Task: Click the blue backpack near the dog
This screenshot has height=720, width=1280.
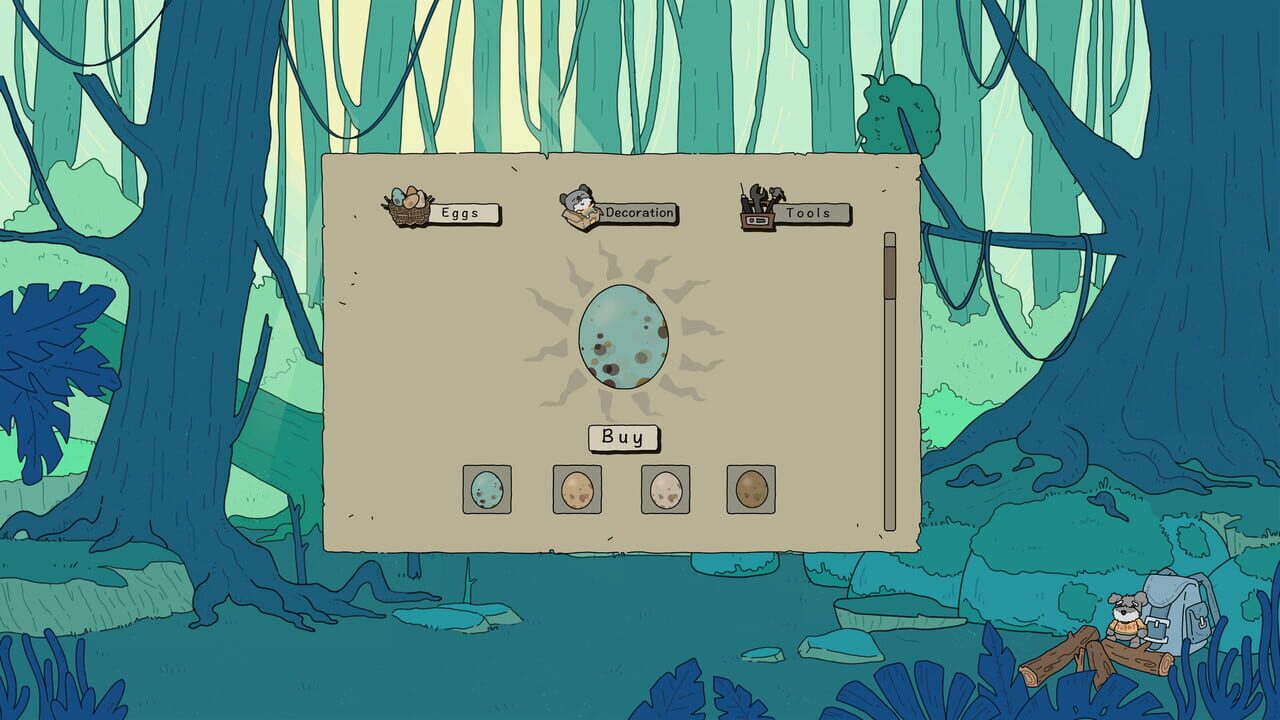Action: point(1180,610)
